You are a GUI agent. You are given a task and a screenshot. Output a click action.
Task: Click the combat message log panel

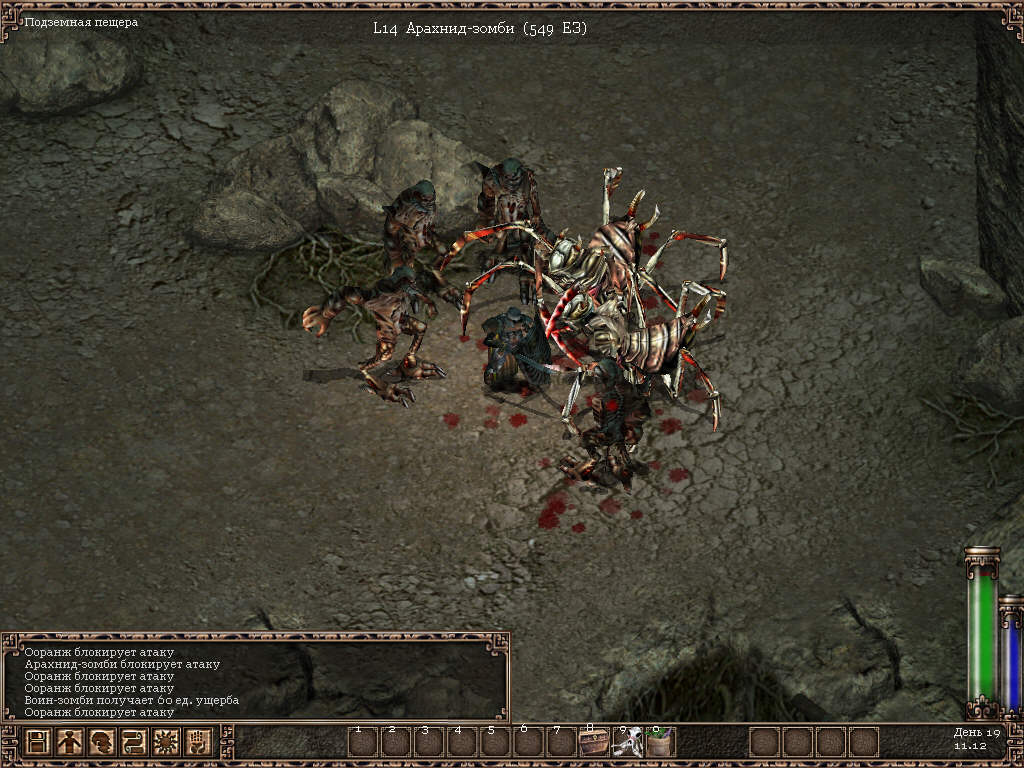point(255,680)
